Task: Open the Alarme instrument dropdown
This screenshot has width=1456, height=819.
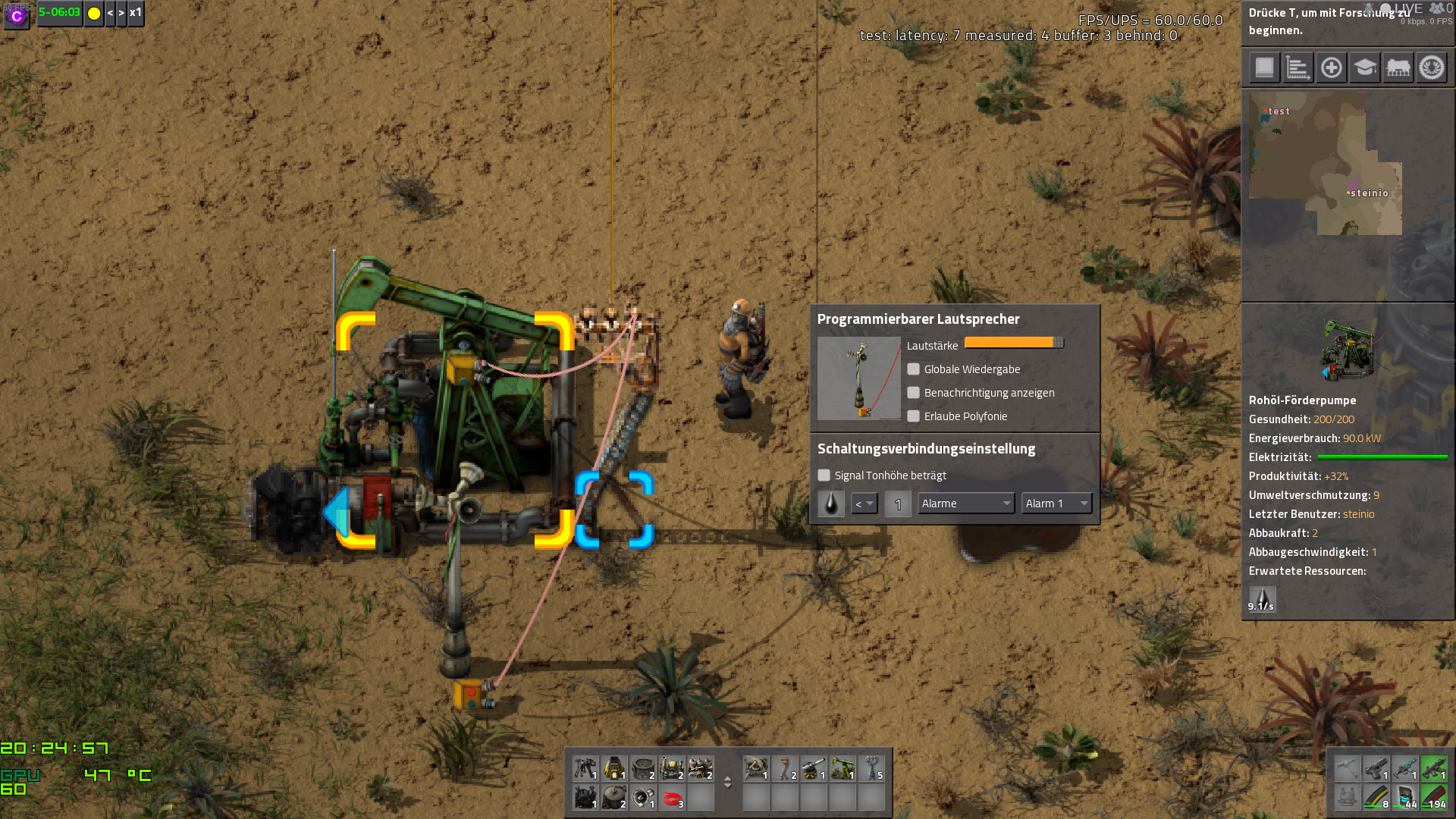Action: tap(965, 503)
